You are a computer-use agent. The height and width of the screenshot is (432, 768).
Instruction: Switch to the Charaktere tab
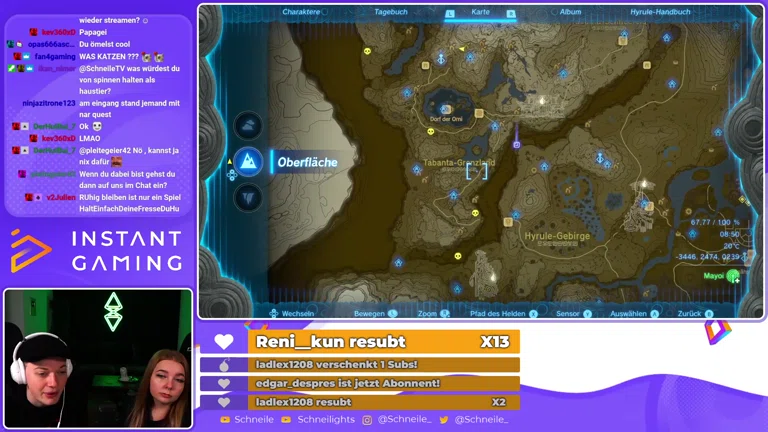click(301, 12)
